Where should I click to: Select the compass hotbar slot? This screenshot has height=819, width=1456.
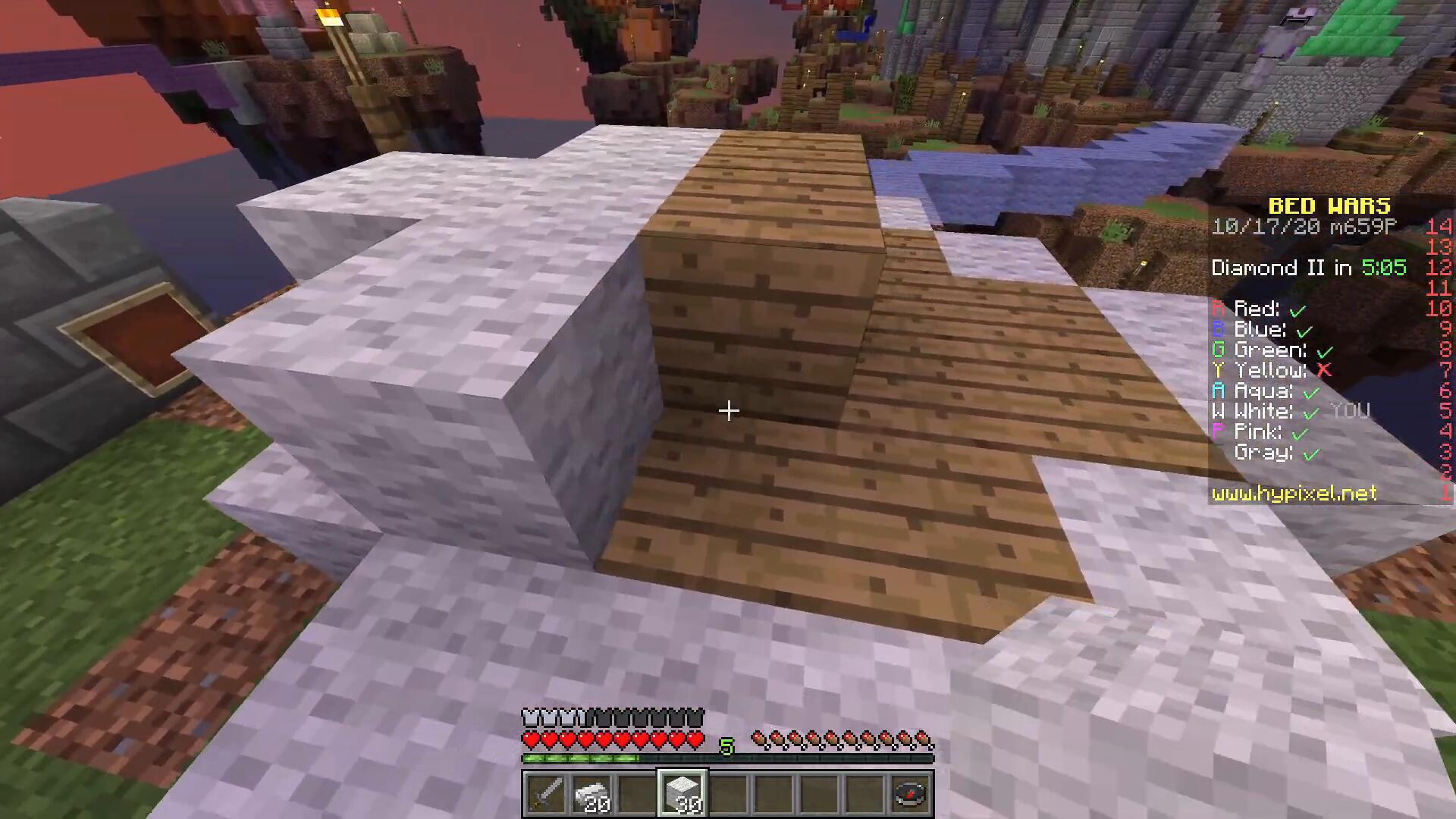pos(911,794)
